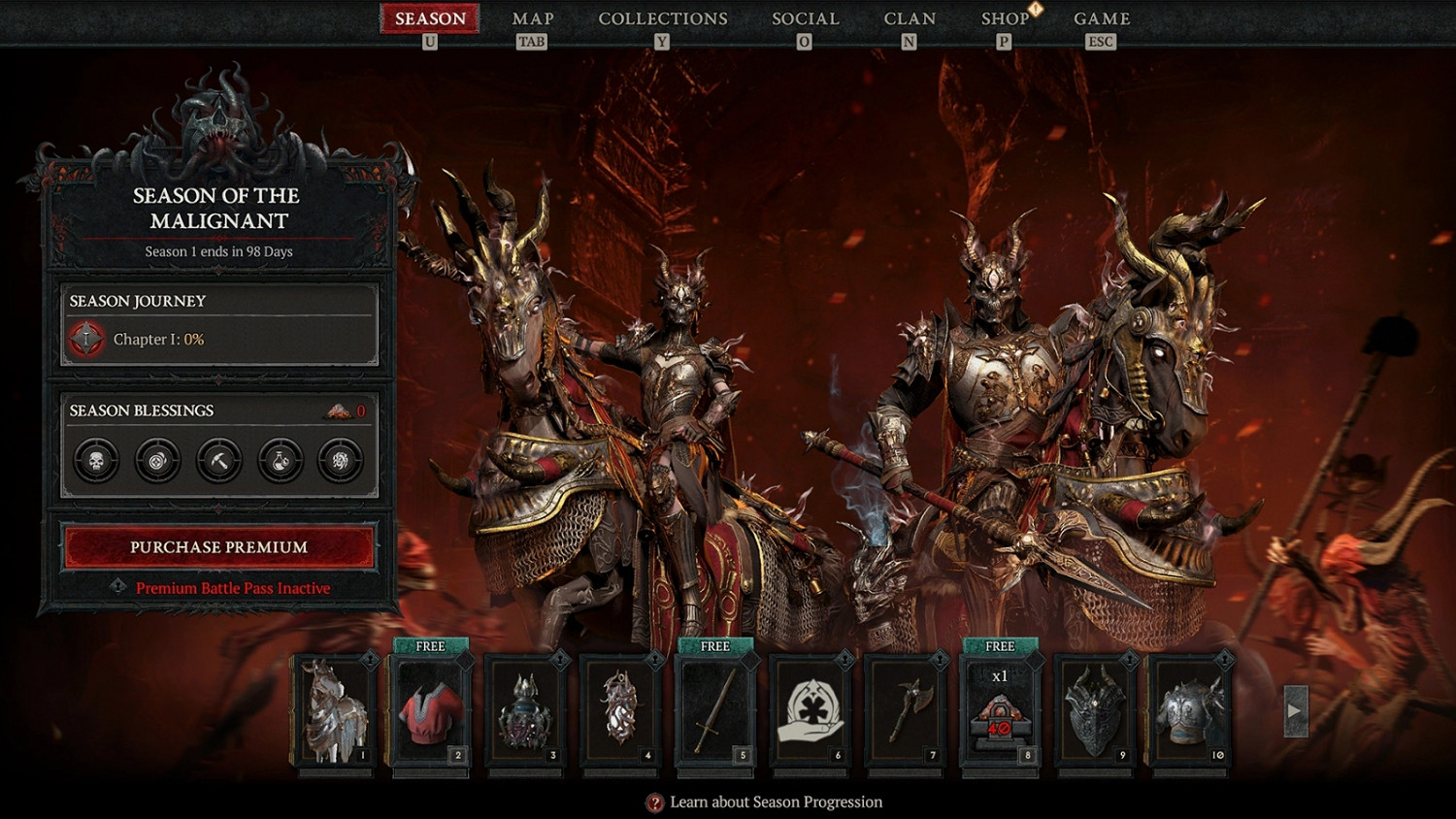
Task: Pick the potion flask season blessing
Action: point(280,460)
